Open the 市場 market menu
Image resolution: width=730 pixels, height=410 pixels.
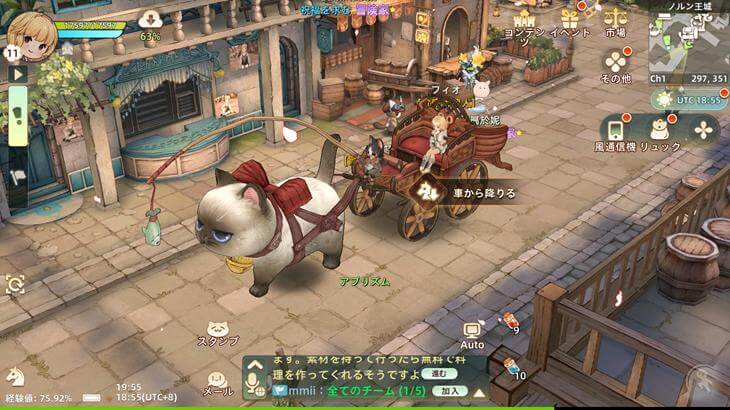(x=615, y=20)
